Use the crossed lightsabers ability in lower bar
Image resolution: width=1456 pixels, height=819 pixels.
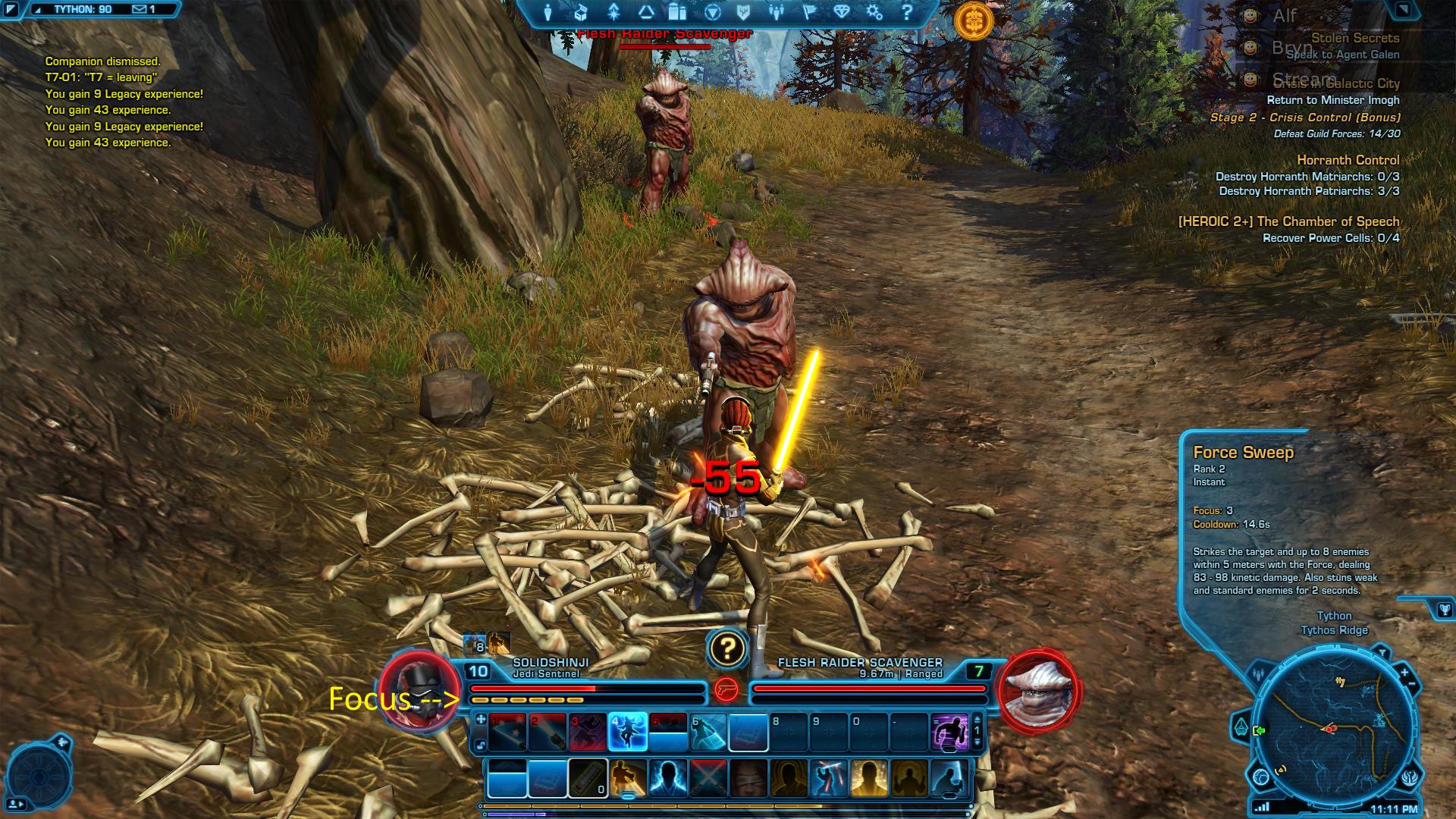click(708, 779)
